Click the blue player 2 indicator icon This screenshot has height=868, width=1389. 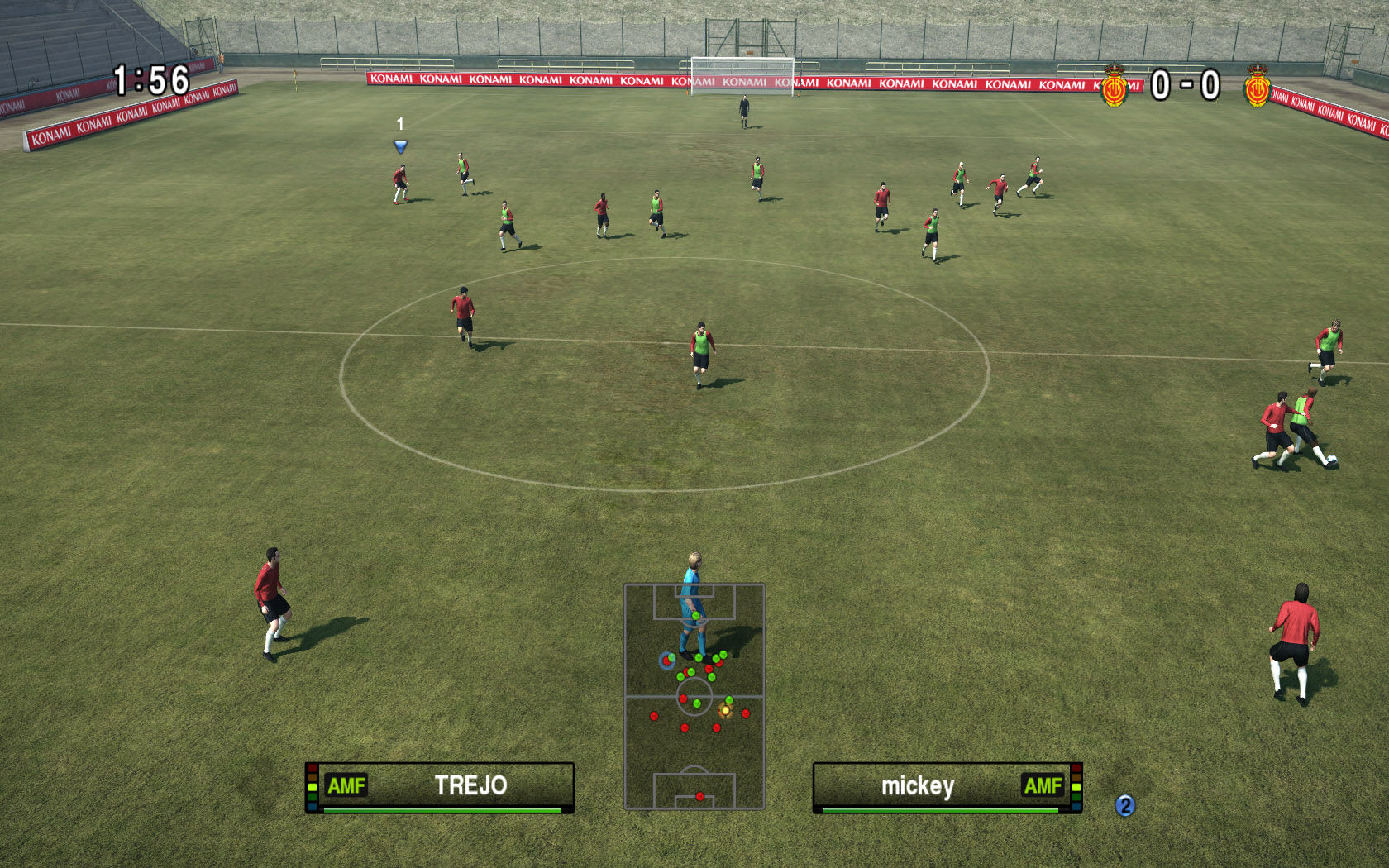pyautogui.click(x=1124, y=805)
